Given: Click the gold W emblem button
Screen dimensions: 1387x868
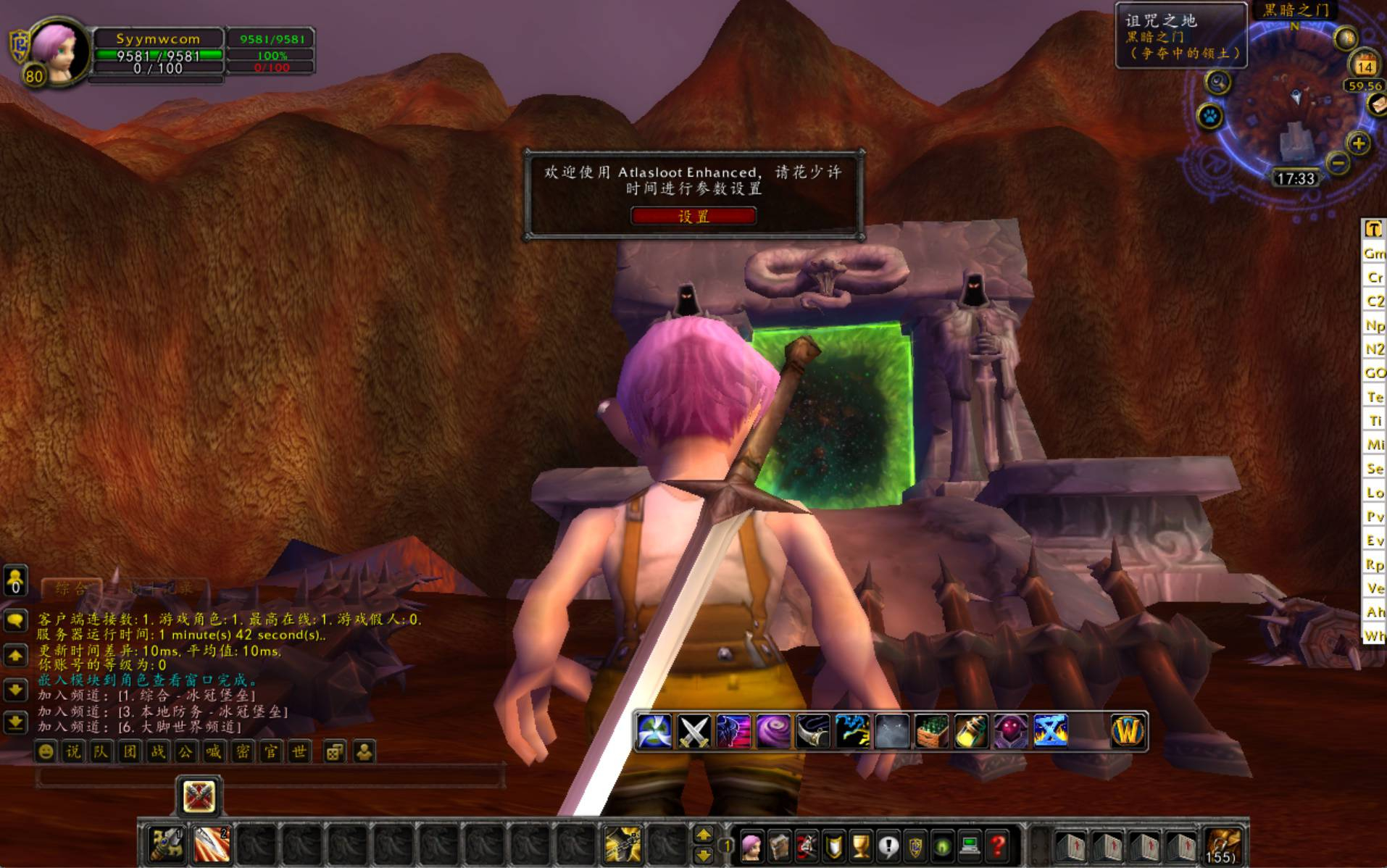Looking at the screenshot, I should (1128, 731).
